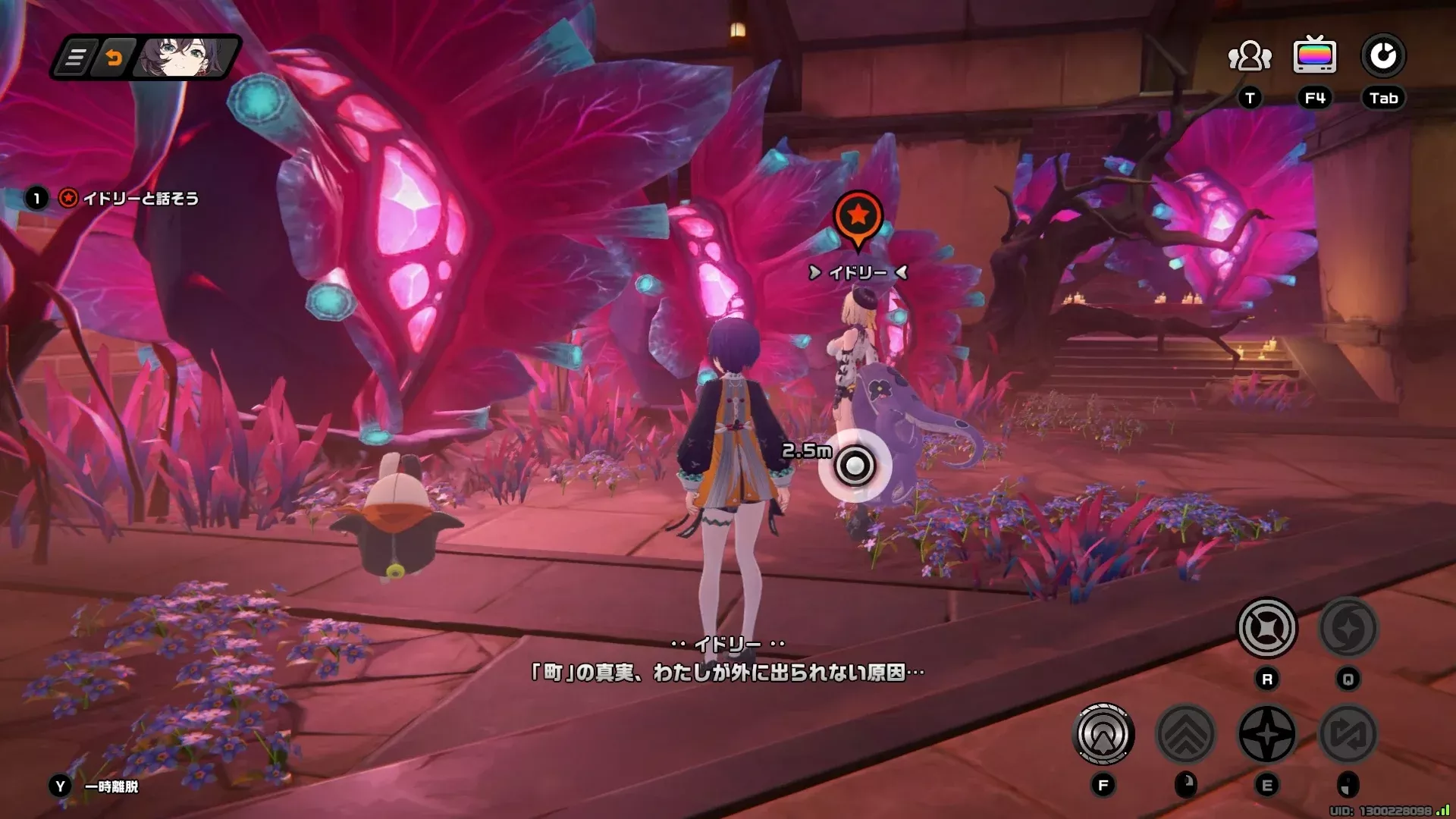Click the character swap icon with looping arrows
1456x819 pixels.
(x=1350, y=732)
